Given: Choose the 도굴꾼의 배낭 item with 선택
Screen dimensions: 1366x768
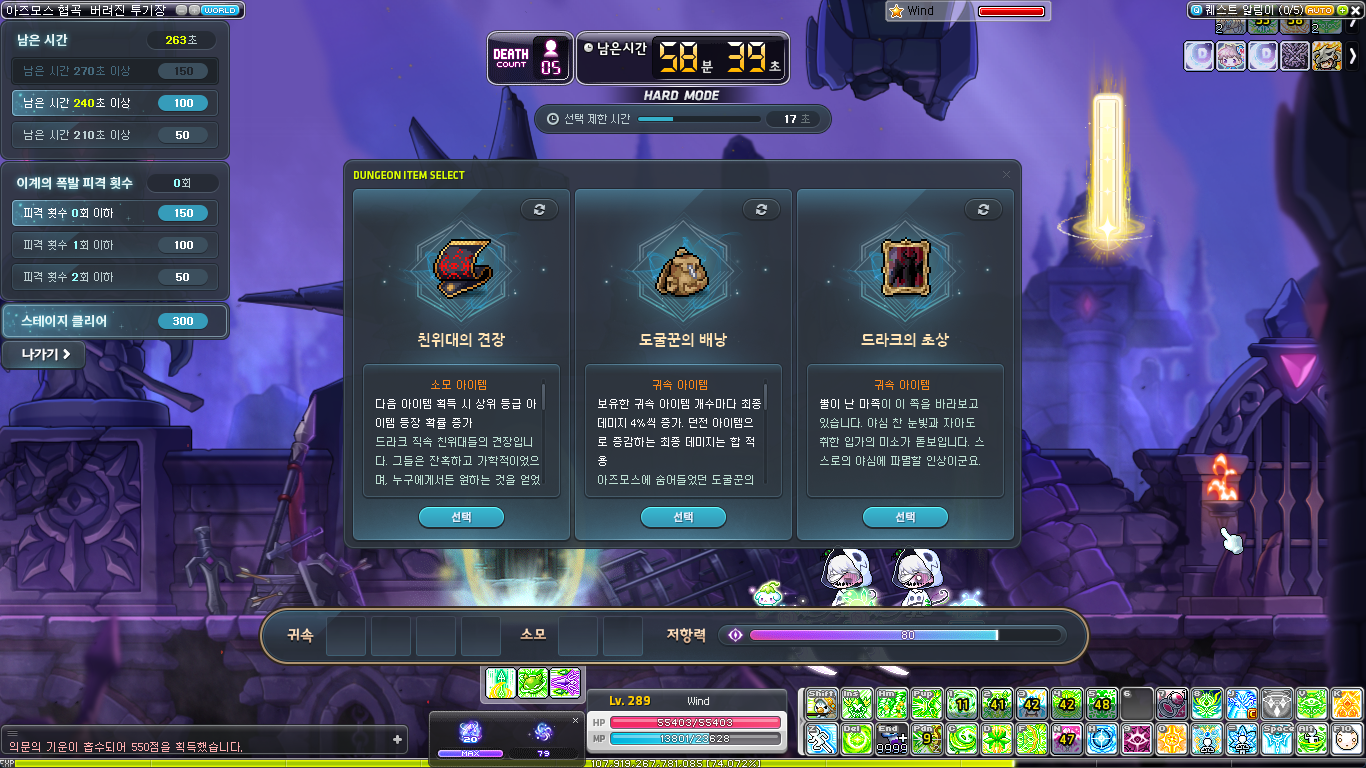Looking at the screenshot, I should [x=683, y=517].
